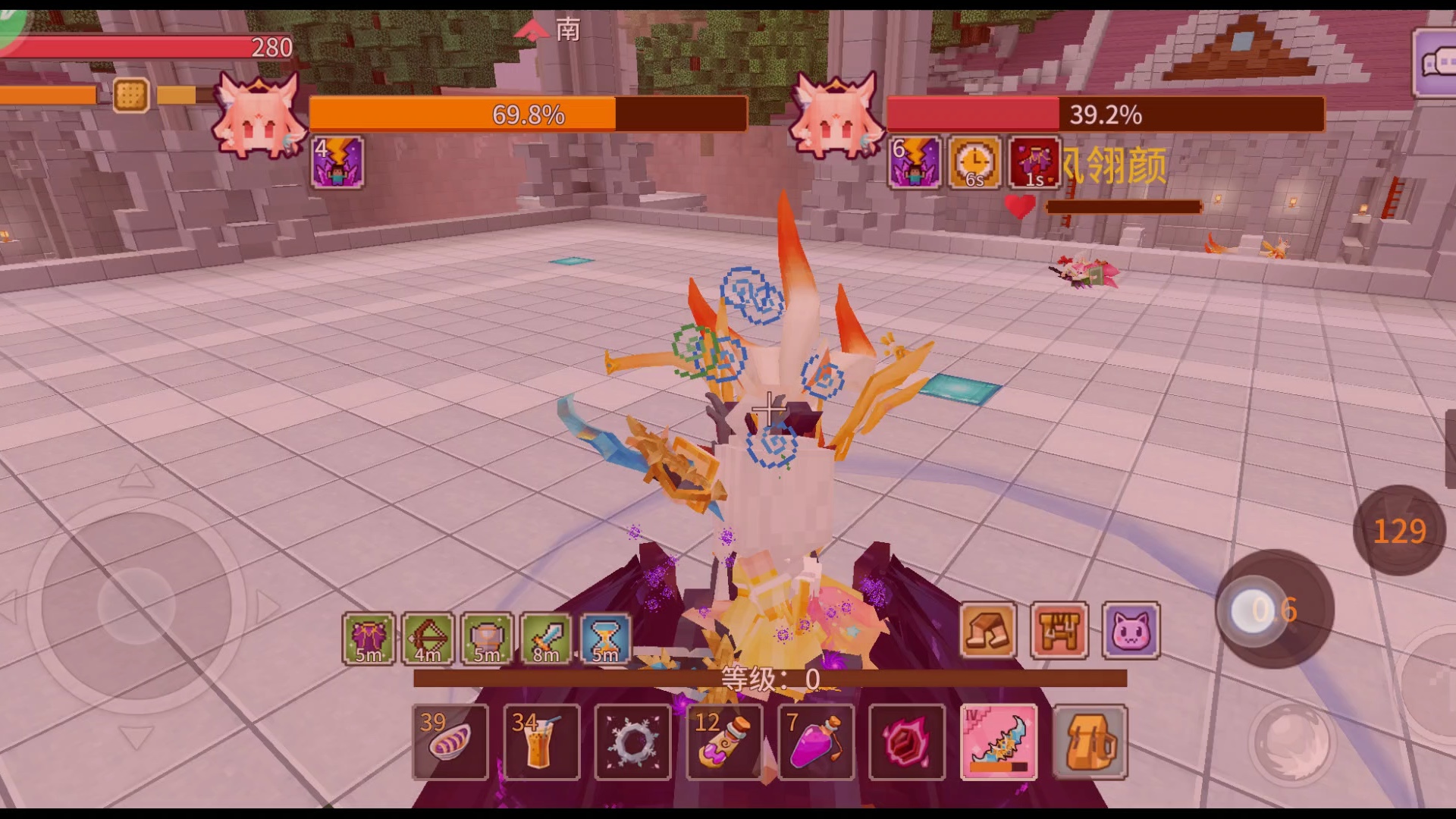Tap the sword buff icon
This screenshot has height=819, width=1456.
(x=546, y=639)
